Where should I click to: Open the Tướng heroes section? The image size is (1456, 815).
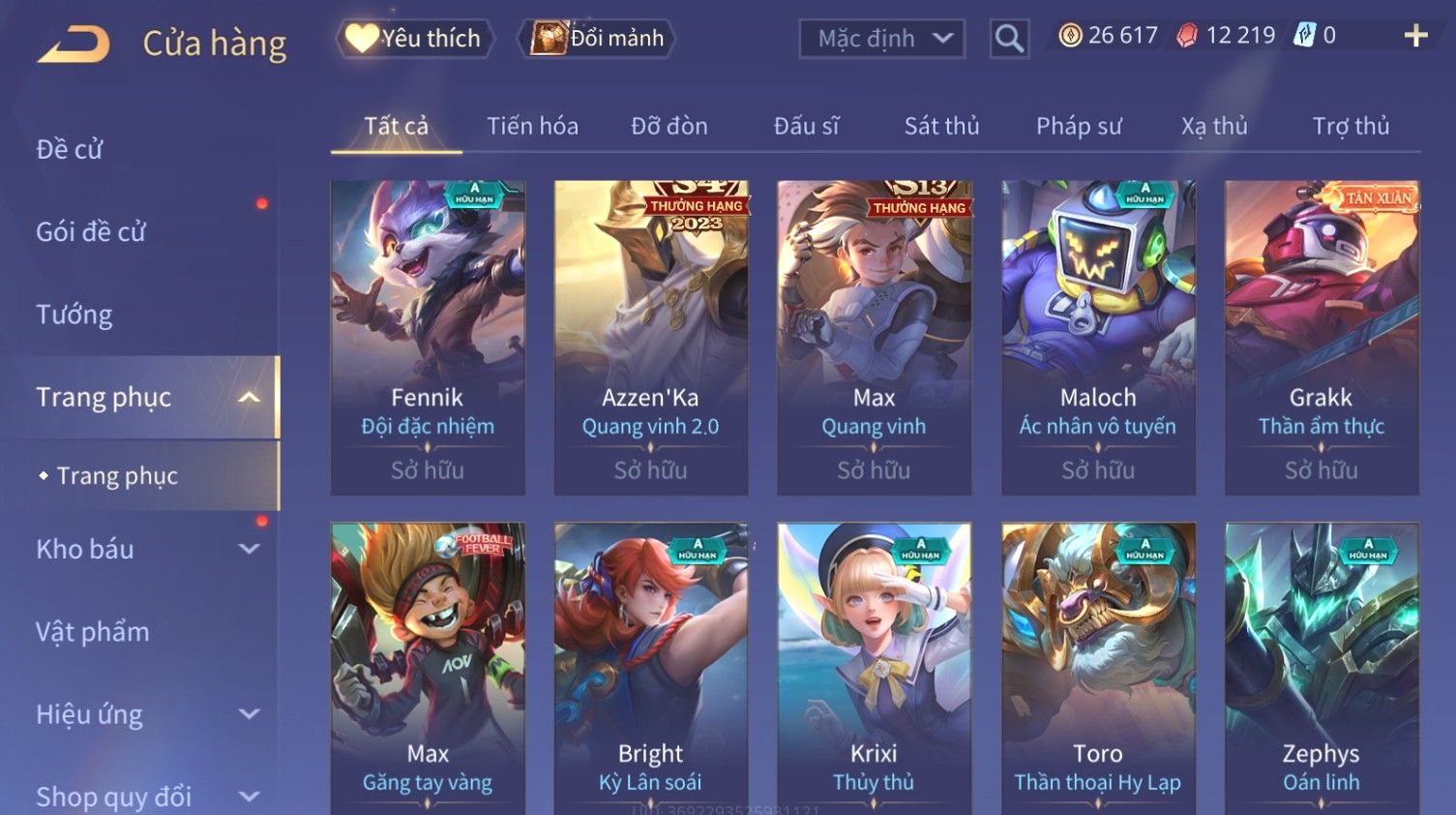click(74, 315)
